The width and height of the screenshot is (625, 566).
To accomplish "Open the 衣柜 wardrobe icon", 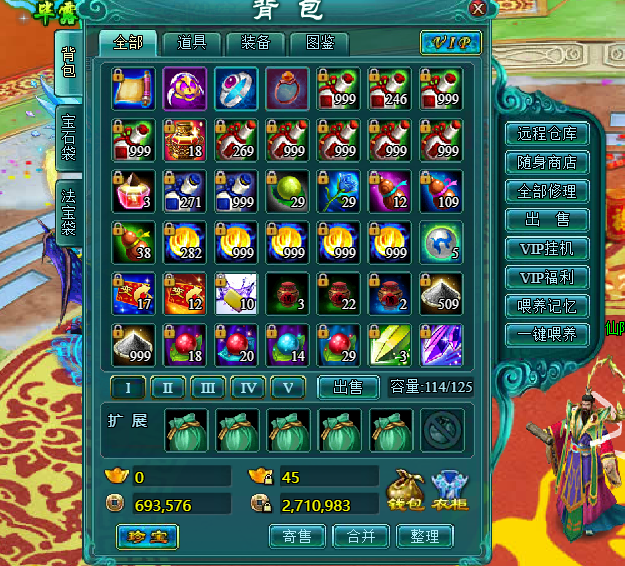I will click(x=449, y=490).
